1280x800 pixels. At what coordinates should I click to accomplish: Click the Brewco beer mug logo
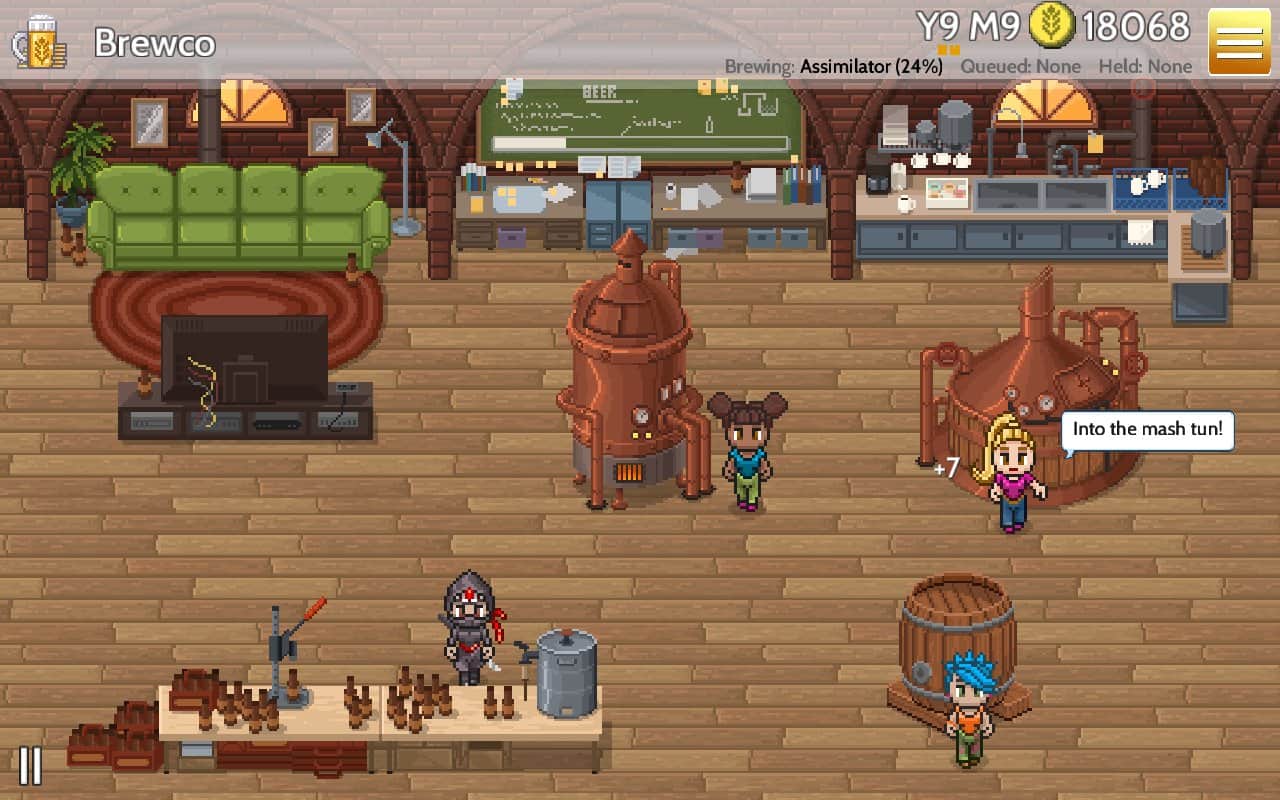tap(38, 42)
